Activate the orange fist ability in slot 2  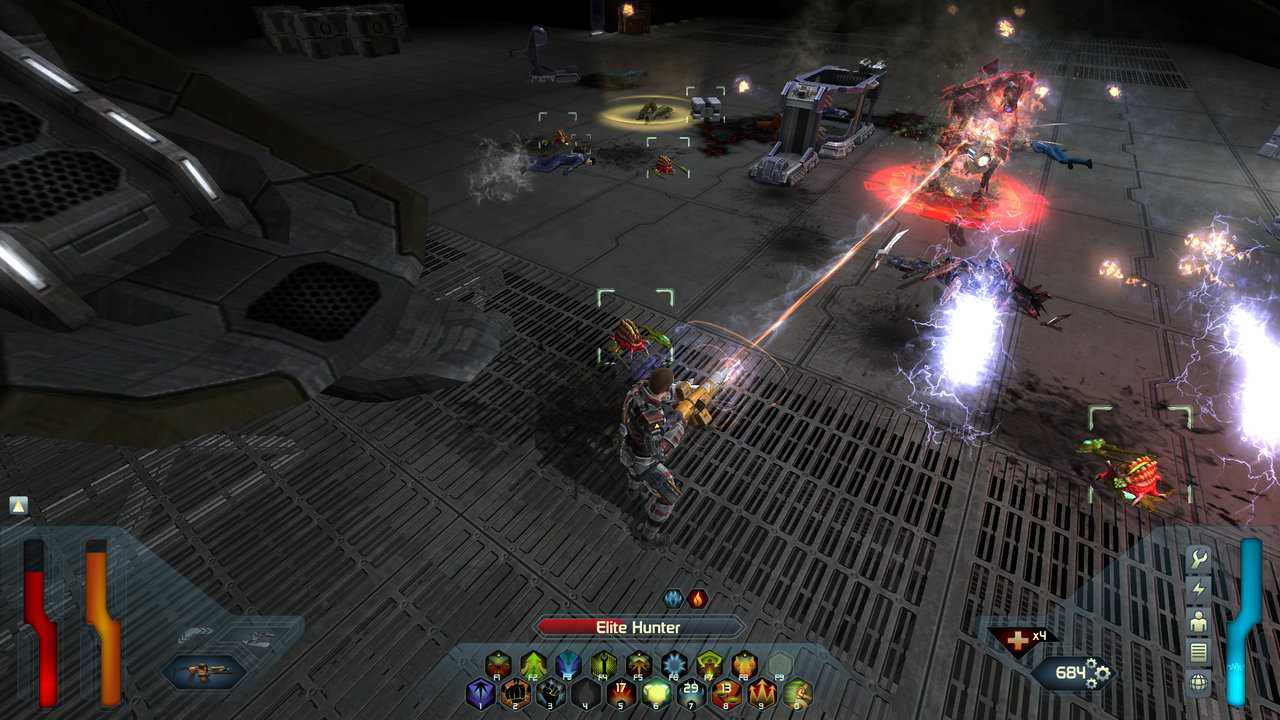515,692
